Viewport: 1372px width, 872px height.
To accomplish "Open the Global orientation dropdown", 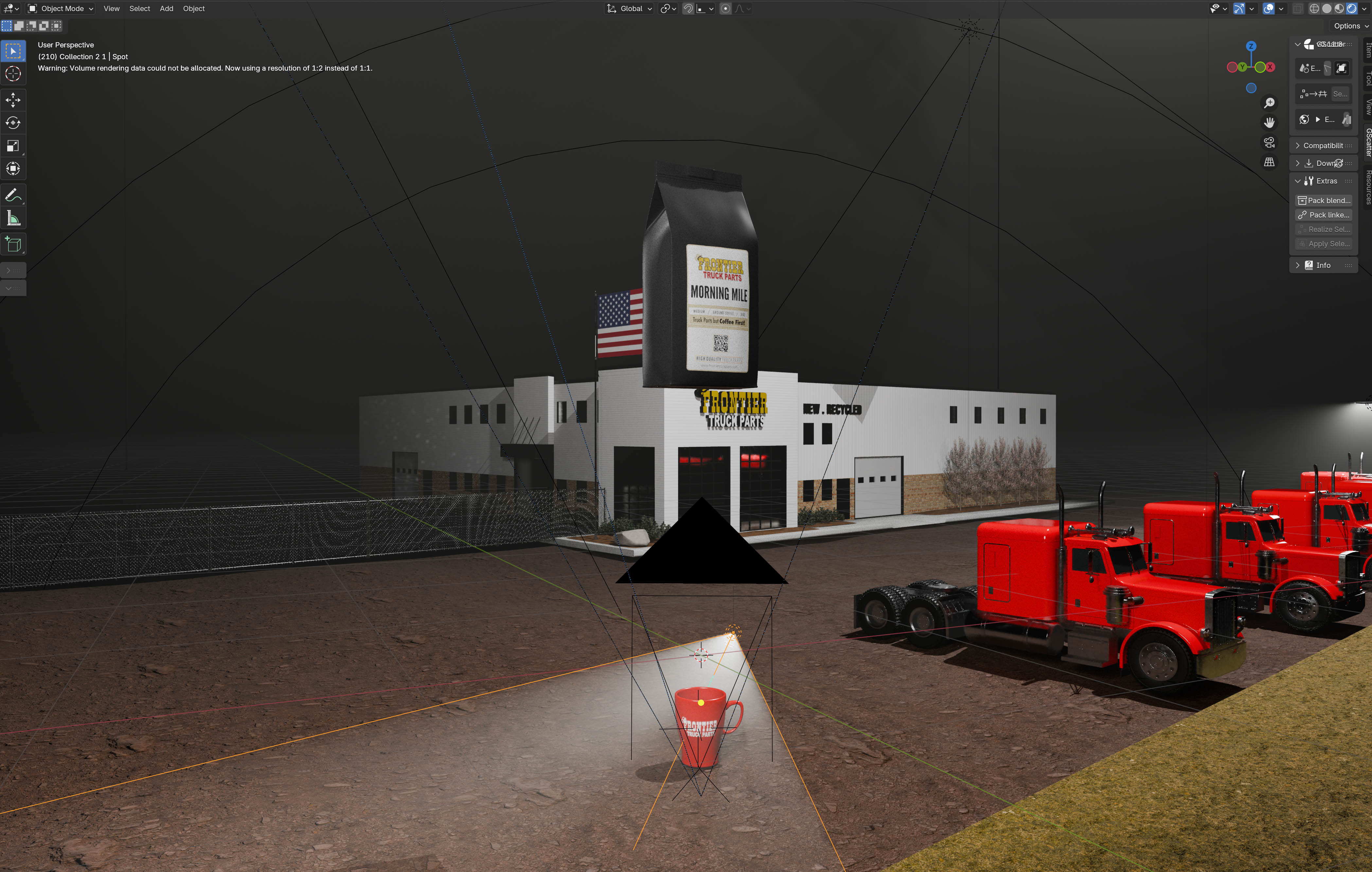I will [x=630, y=9].
